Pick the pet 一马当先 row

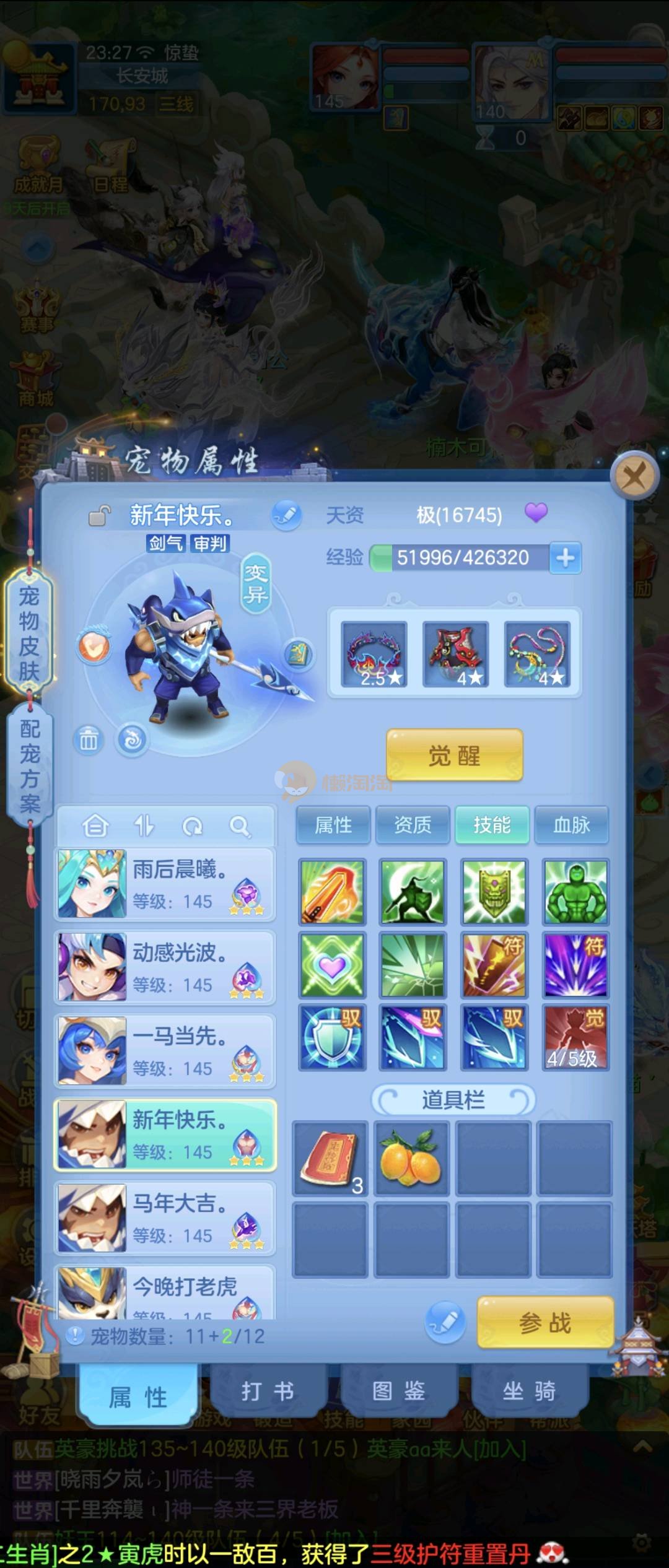coord(165,1051)
